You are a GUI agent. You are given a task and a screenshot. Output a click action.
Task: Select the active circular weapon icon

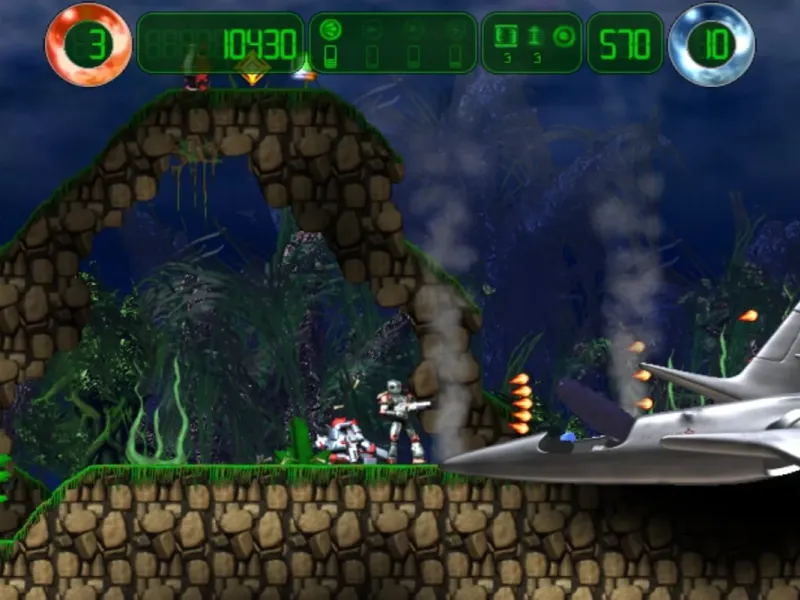(x=332, y=31)
